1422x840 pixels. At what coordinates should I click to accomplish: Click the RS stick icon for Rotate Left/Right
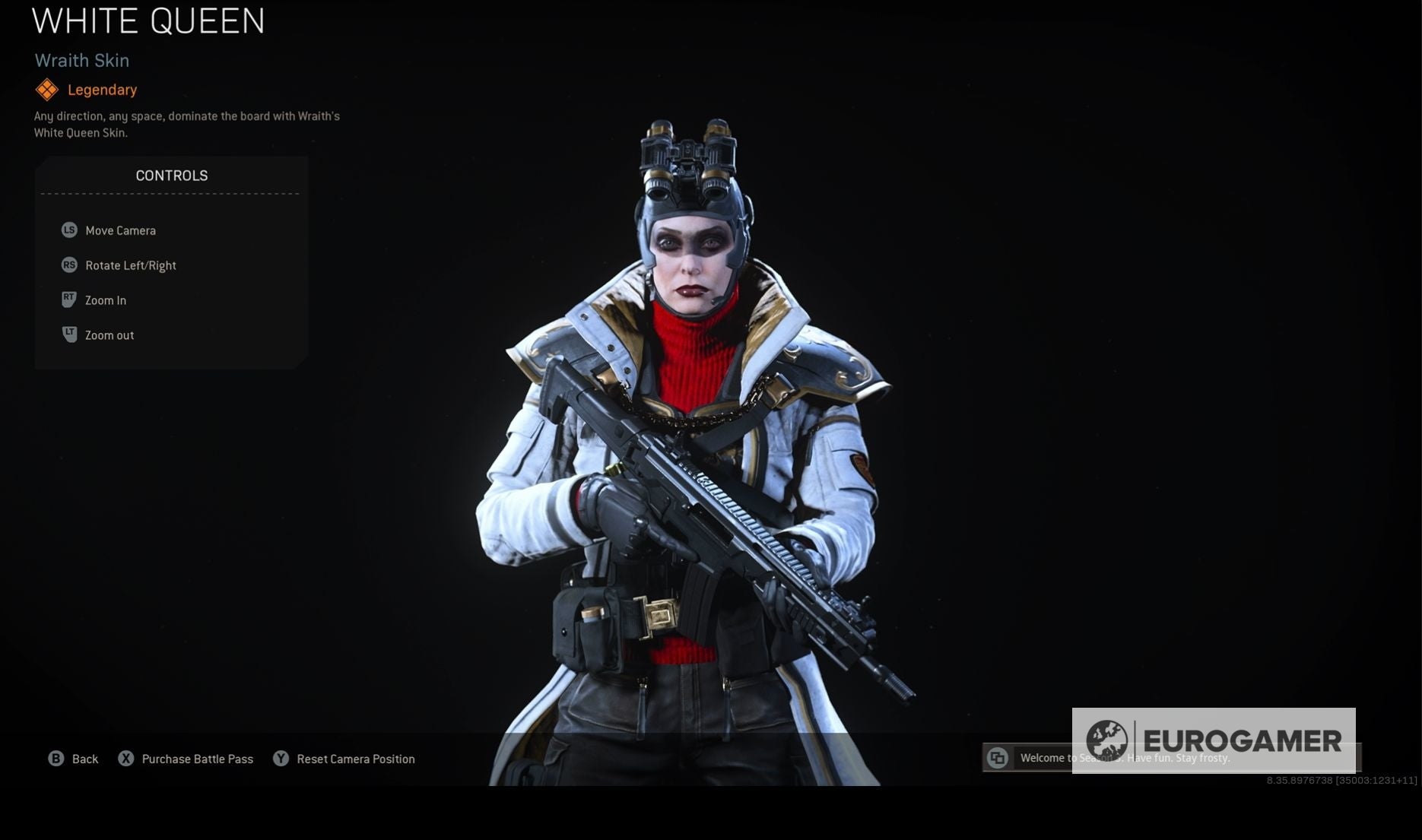[68, 265]
